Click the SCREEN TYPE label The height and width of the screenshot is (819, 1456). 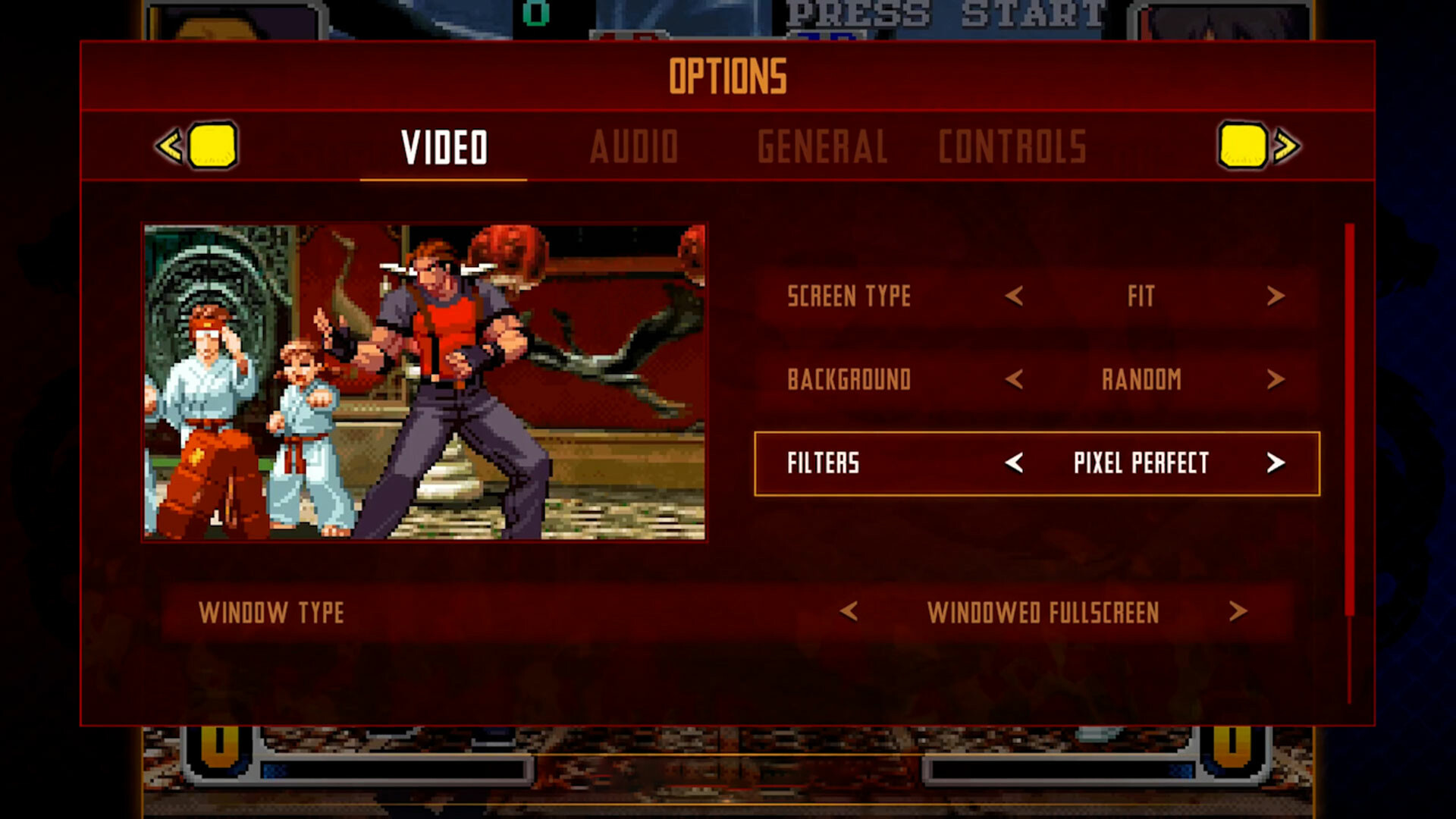(849, 297)
